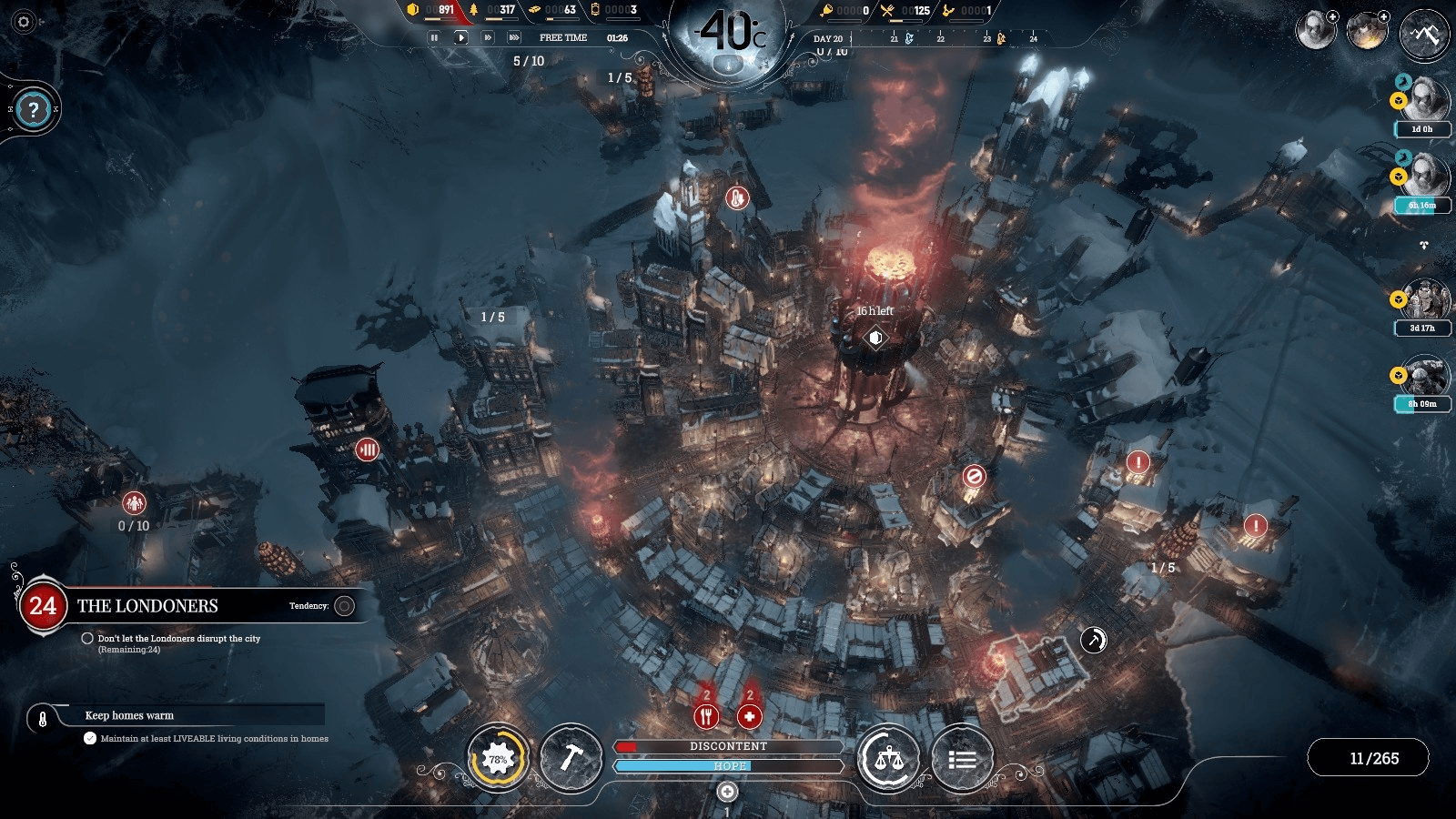Image resolution: width=1456 pixels, height=819 pixels.
Task: Select the expedition group with 3d 17h timer
Action: [x=1423, y=300]
